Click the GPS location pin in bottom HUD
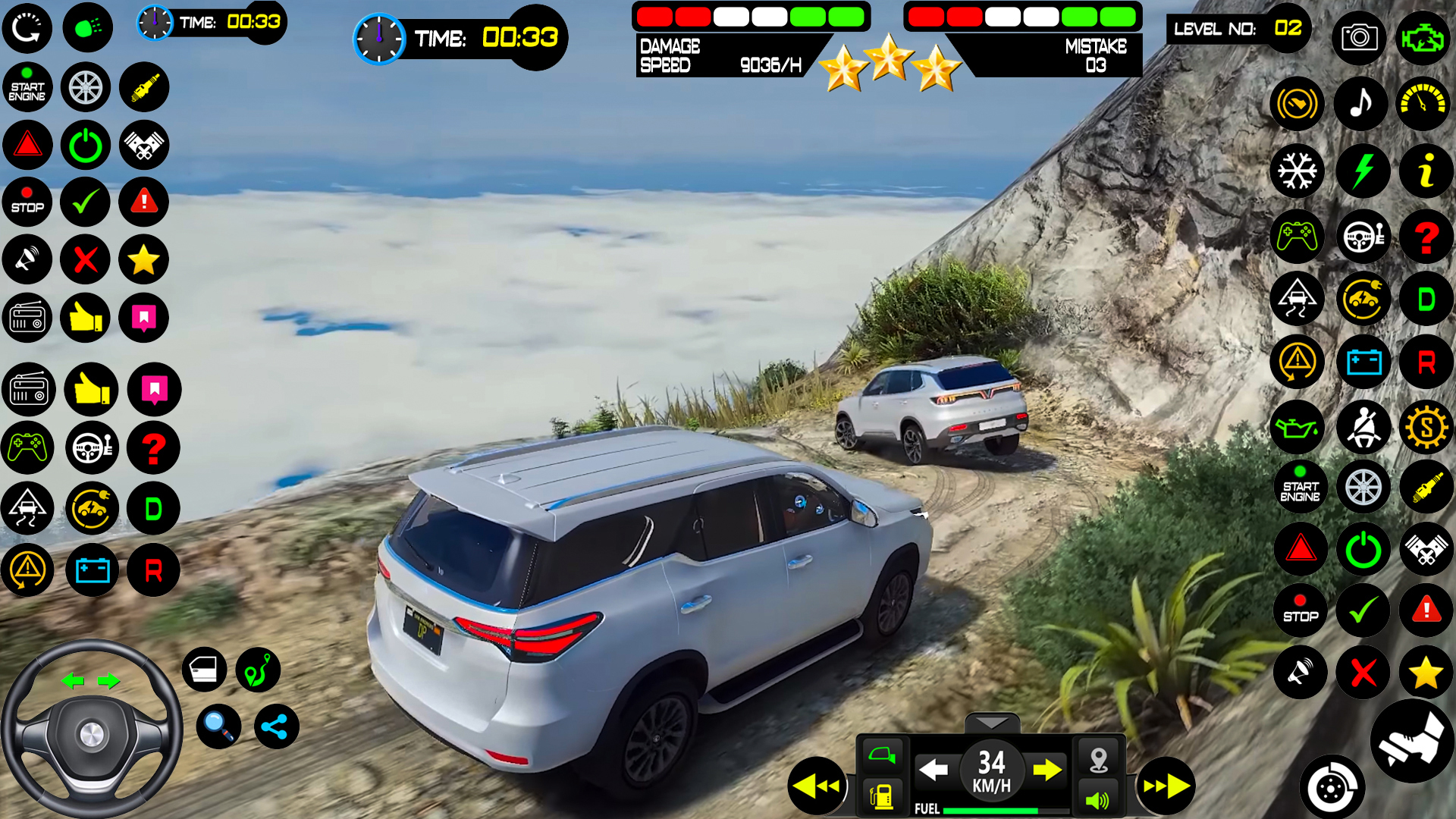This screenshot has width=1456, height=819. click(1099, 757)
